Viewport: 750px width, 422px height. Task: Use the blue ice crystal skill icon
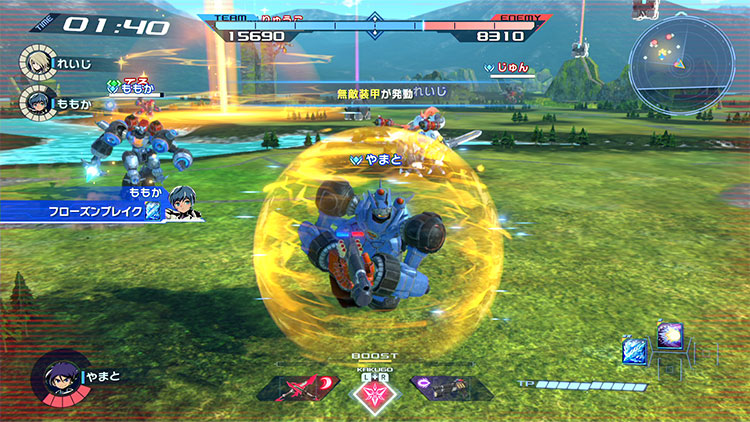(634, 350)
